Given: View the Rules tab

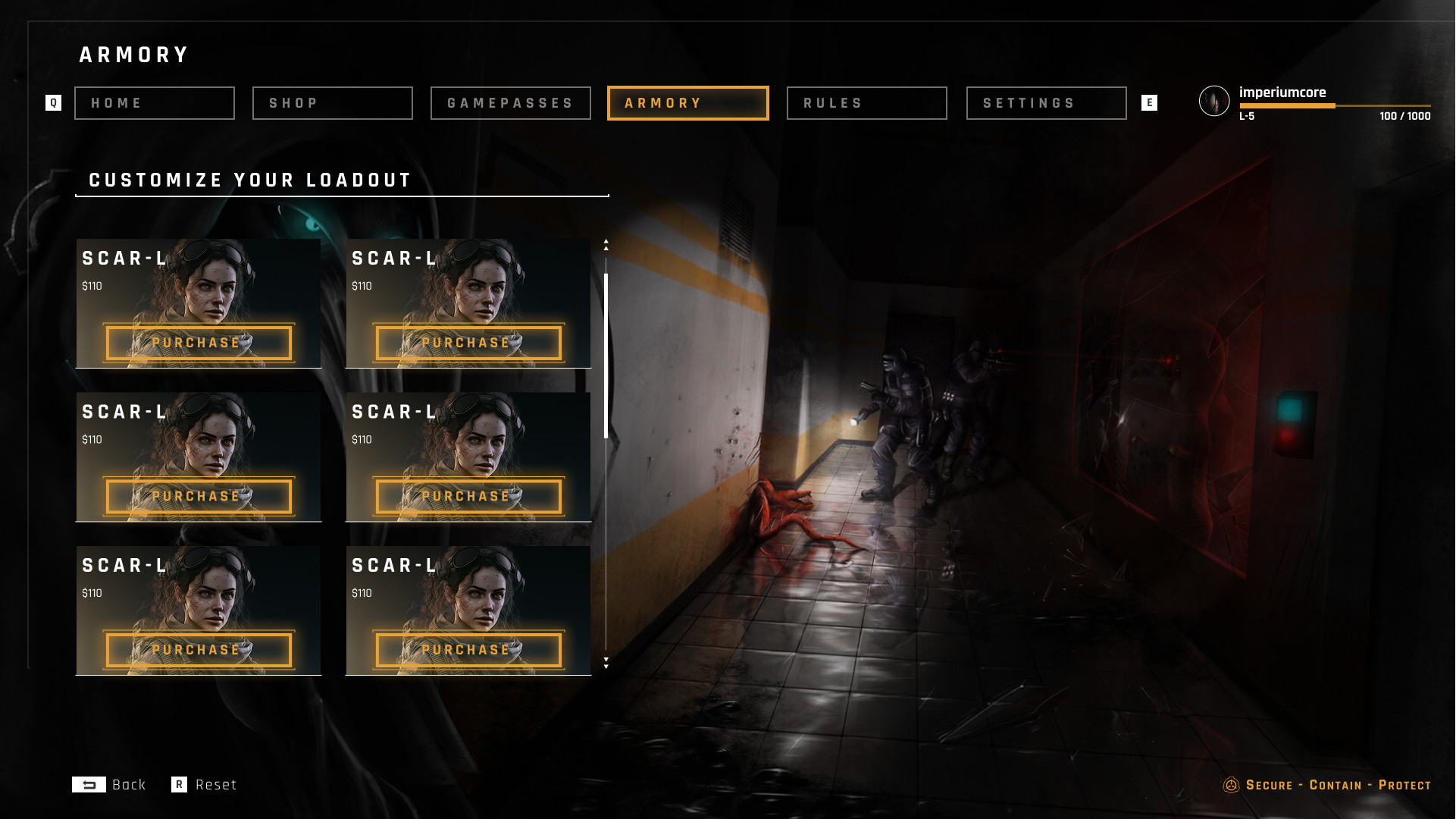Looking at the screenshot, I should coord(866,103).
